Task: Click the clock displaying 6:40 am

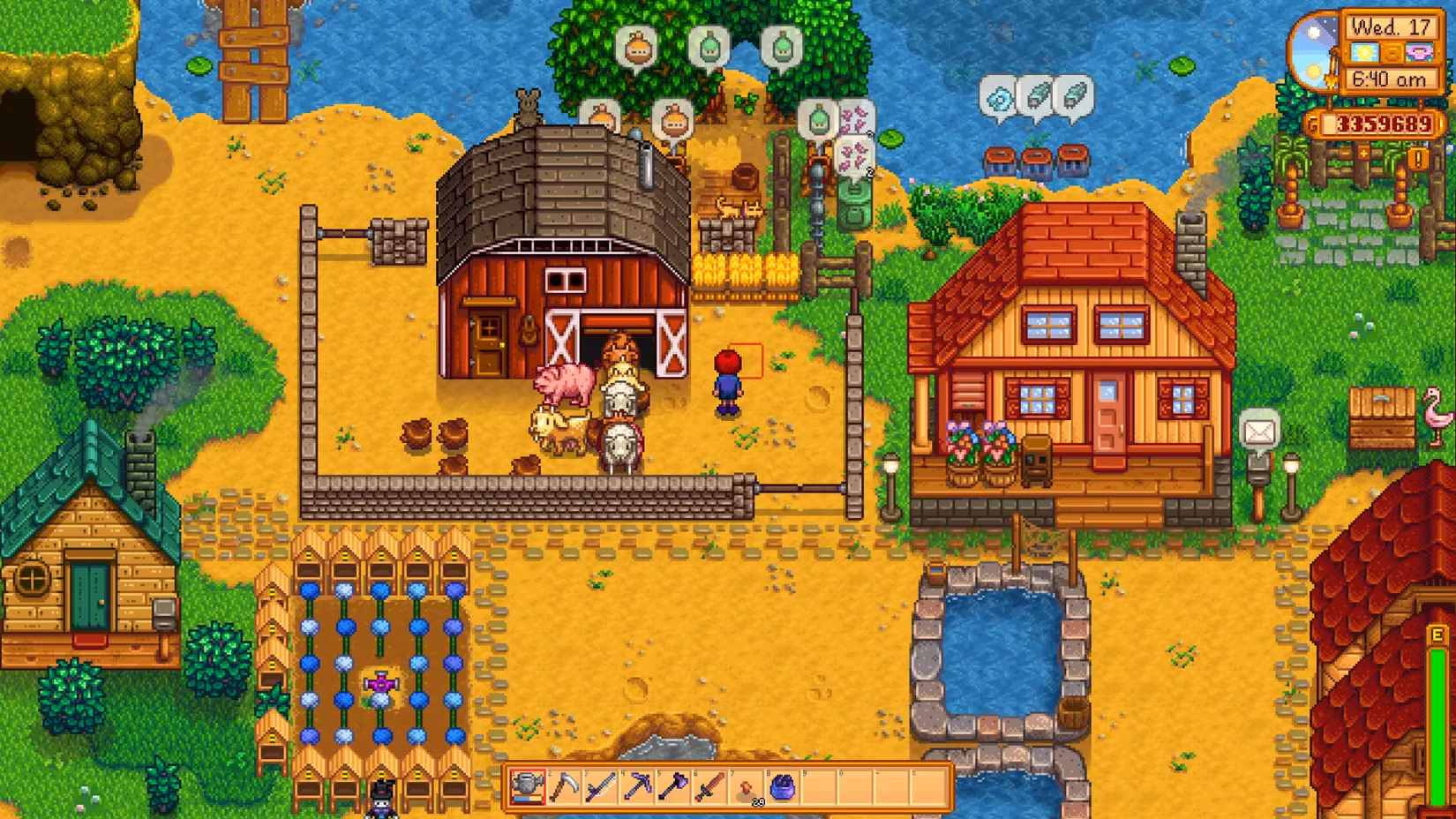Action: (x=1390, y=80)
